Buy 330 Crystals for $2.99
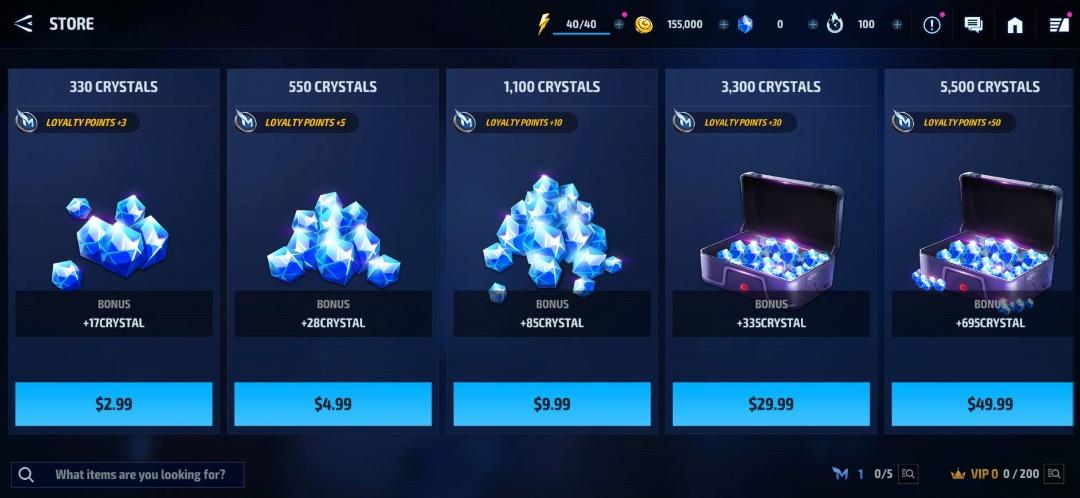Image resolution: width=1080 pixels, height=498 pixels. pyautogui.click(x=113, y=404)
